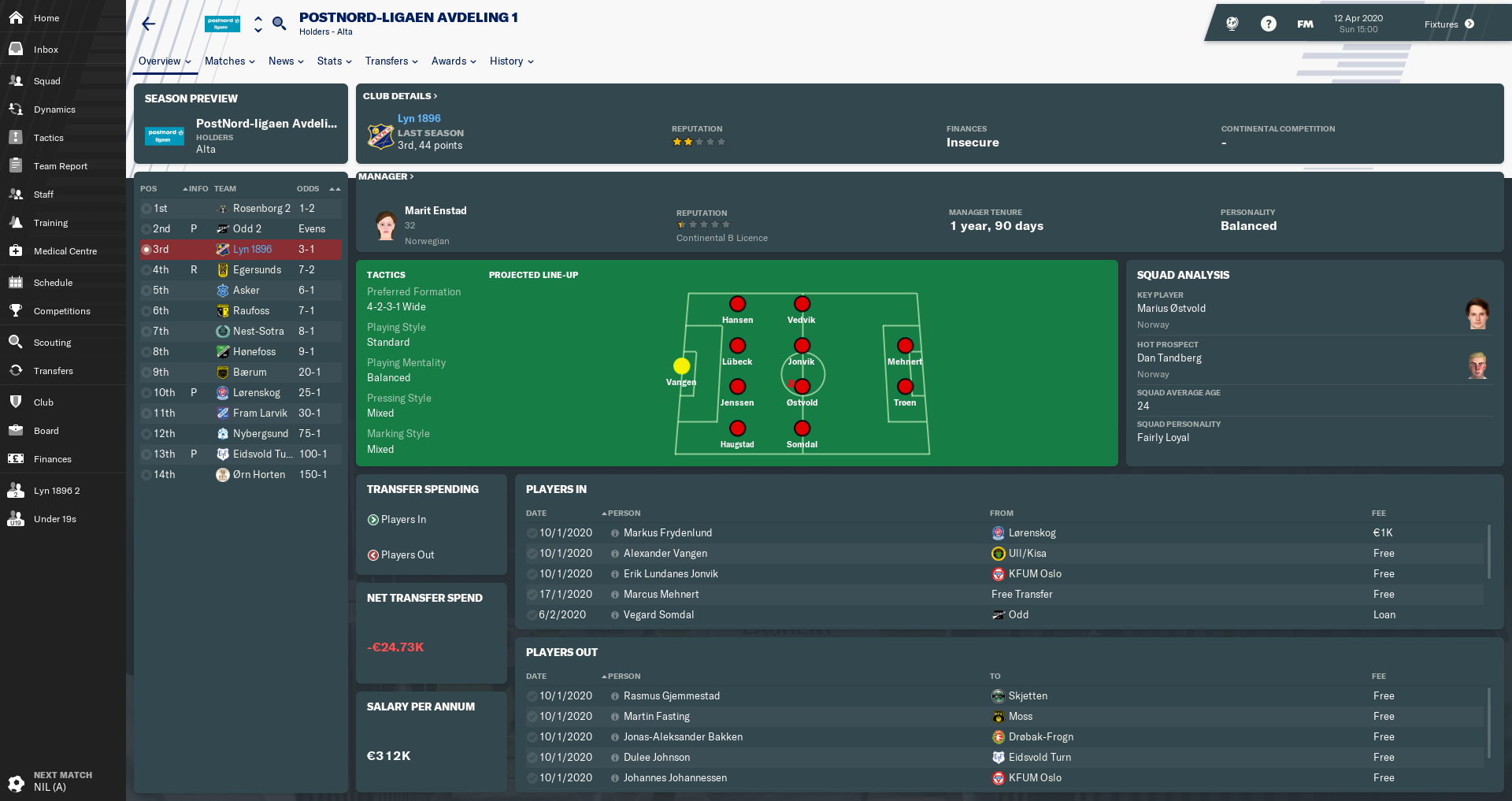Click the help question mark icon
The height and width of the screenshot is (801, 1512).
pyautogui.click(x=1268, y=24)
